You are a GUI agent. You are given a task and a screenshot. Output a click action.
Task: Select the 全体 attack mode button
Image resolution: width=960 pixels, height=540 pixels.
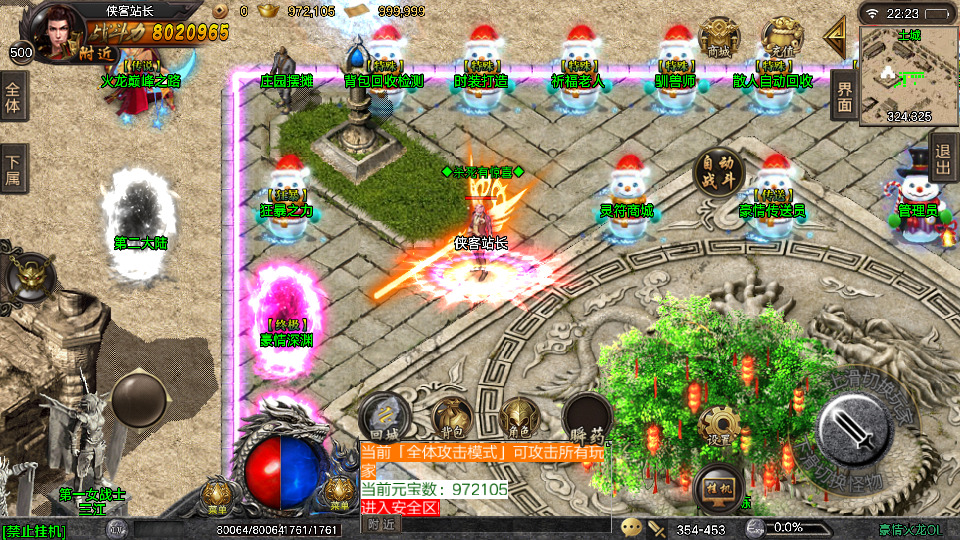coord(13,97)
